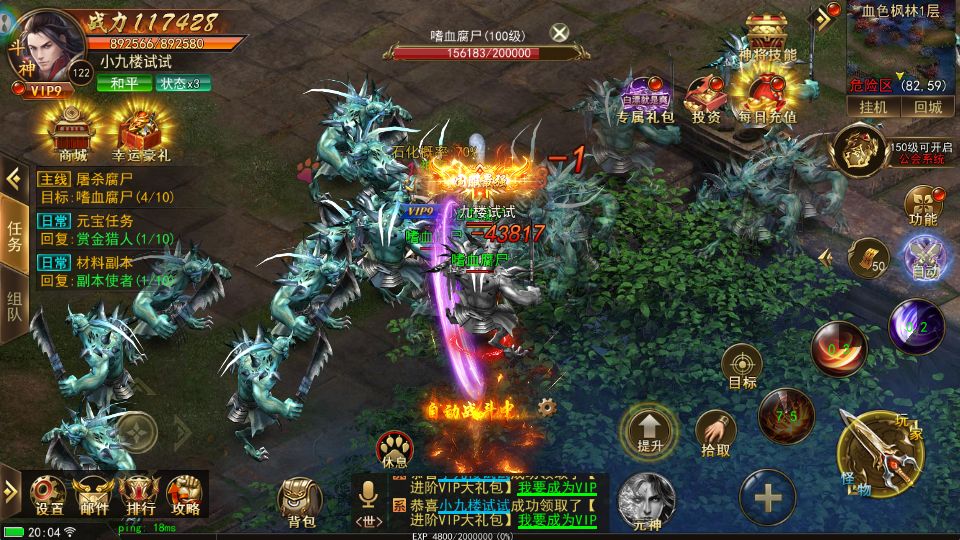Select the 任务 quest tab
The height and width of the screenshot is (540, 960).
coord(15,236)
